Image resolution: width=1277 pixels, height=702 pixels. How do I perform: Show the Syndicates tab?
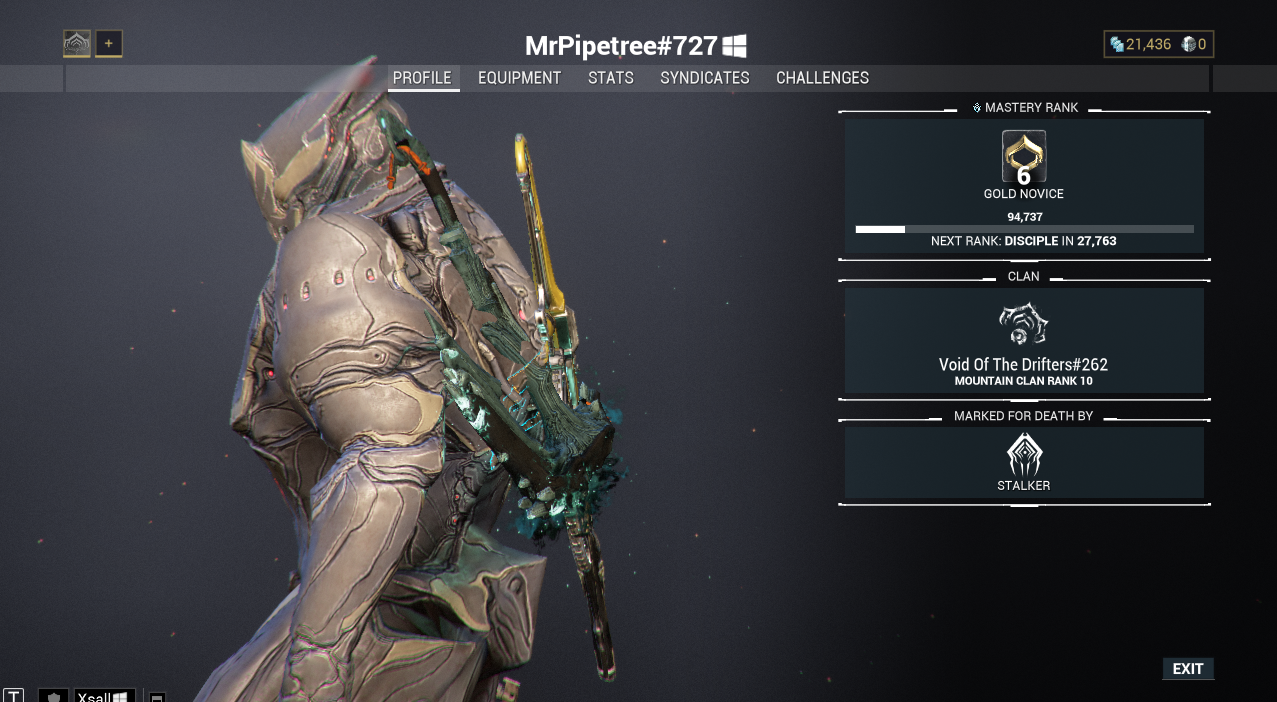pos(704,78)
